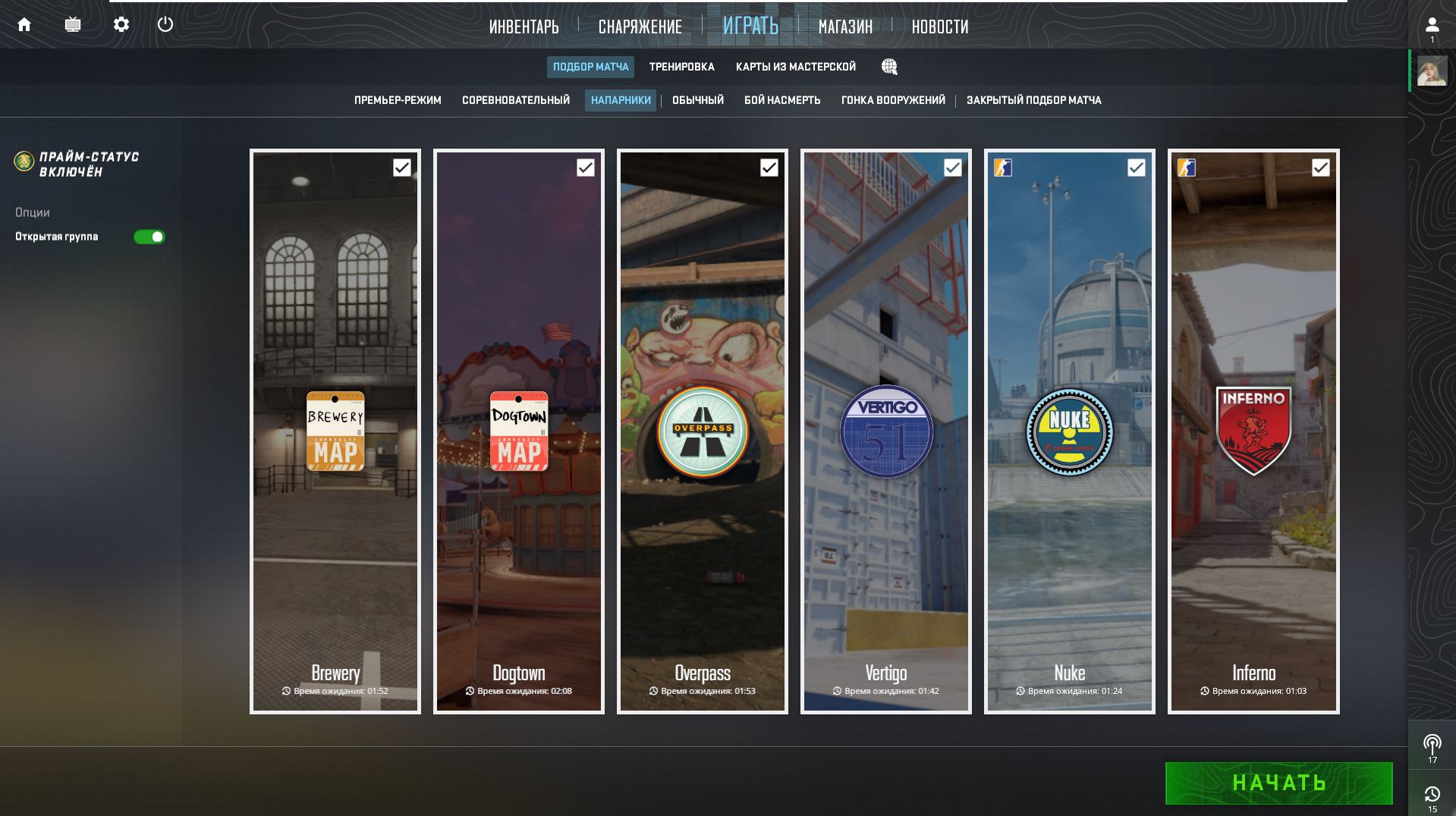Choose ГОНКА ВООРУЖЕНИЙ mode

893,100
